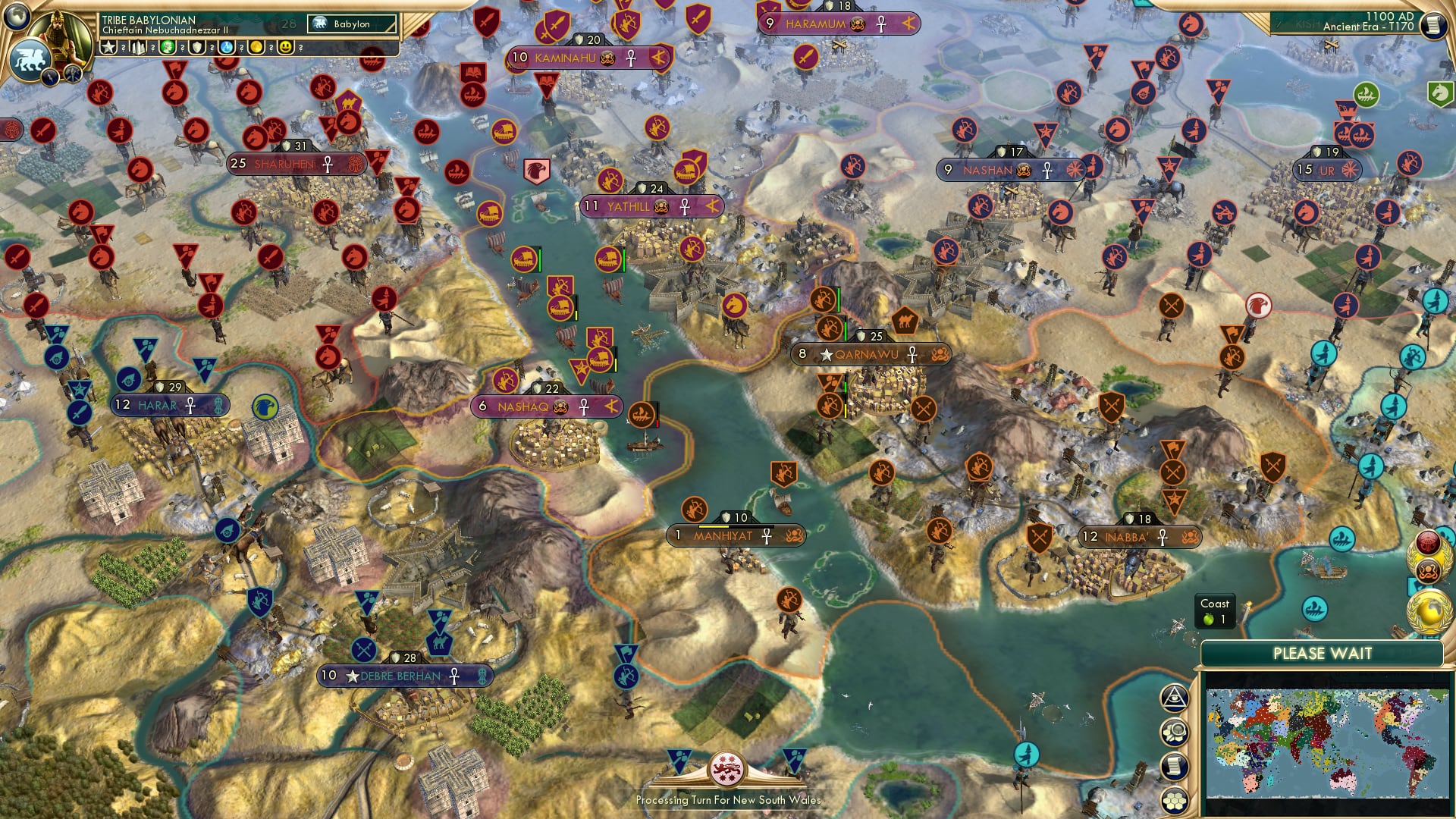The image size is (1456, 819).
Task: Toggle the hex grid overlay button
Action: tap(1175, 800)
